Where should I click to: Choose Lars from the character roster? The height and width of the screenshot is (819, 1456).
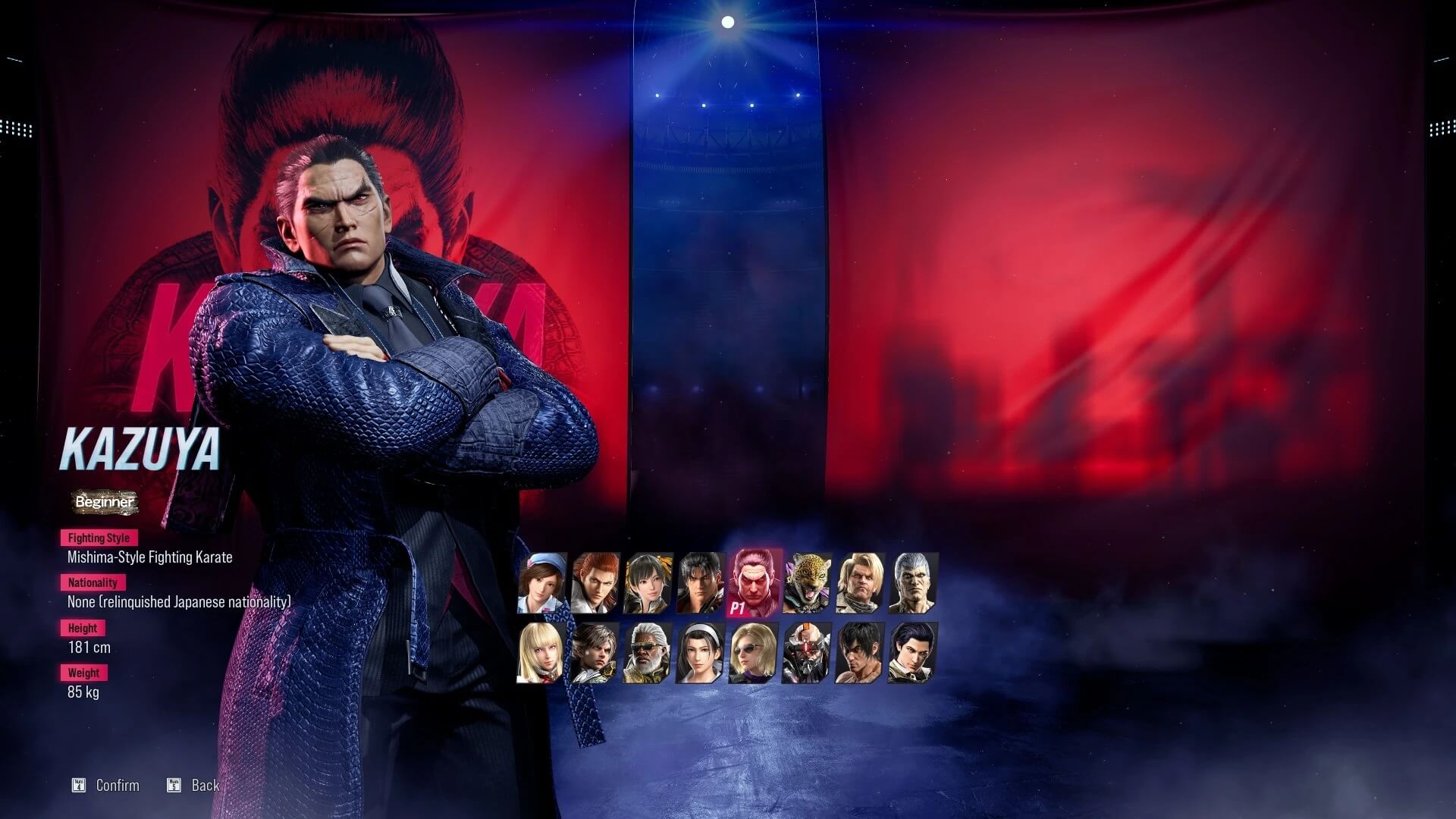click(595, 653)
